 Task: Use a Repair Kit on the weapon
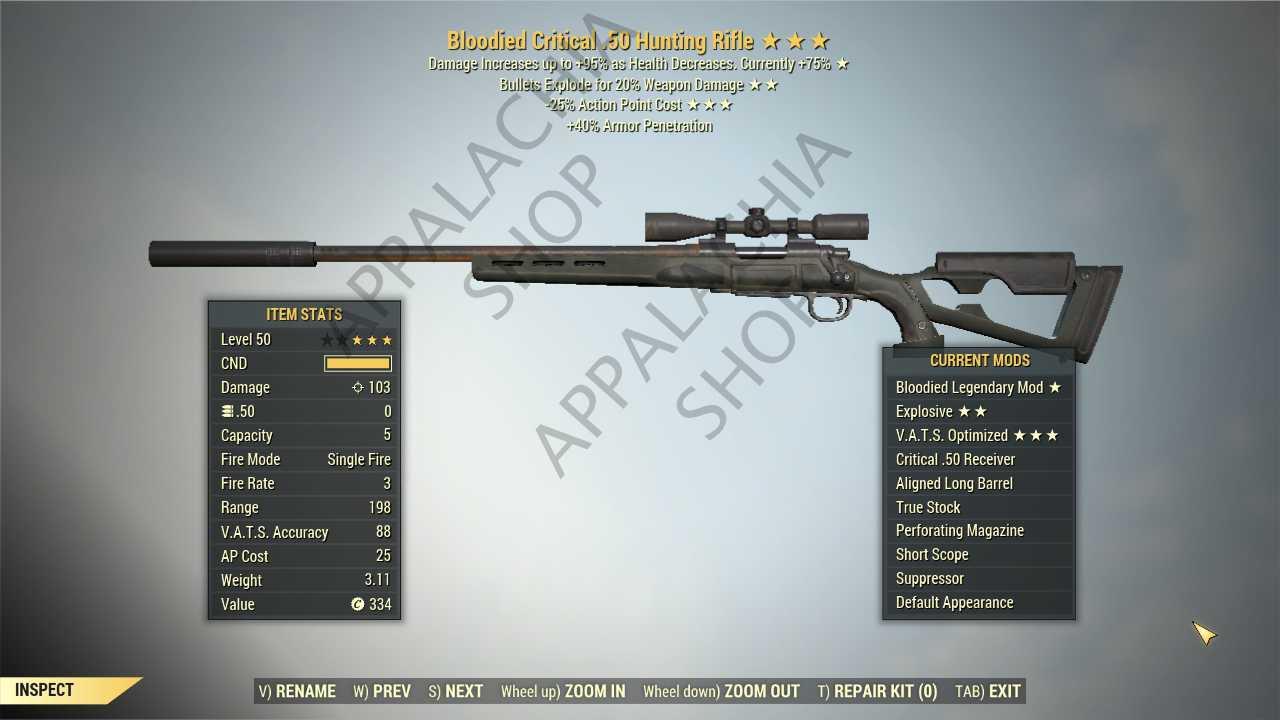[x=877, y=691]
